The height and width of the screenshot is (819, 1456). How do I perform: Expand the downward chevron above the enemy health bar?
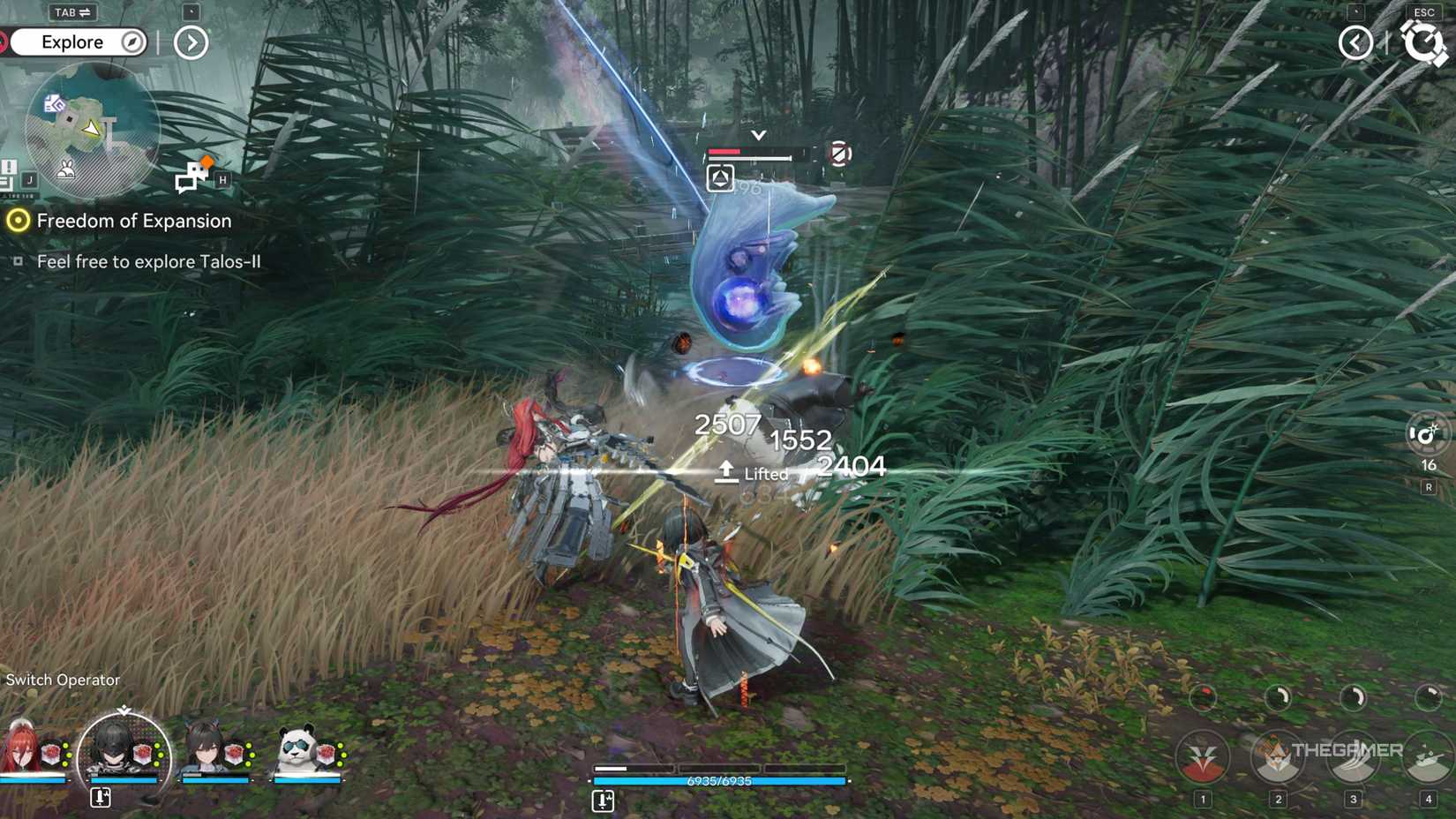click(x=756, y=137)
